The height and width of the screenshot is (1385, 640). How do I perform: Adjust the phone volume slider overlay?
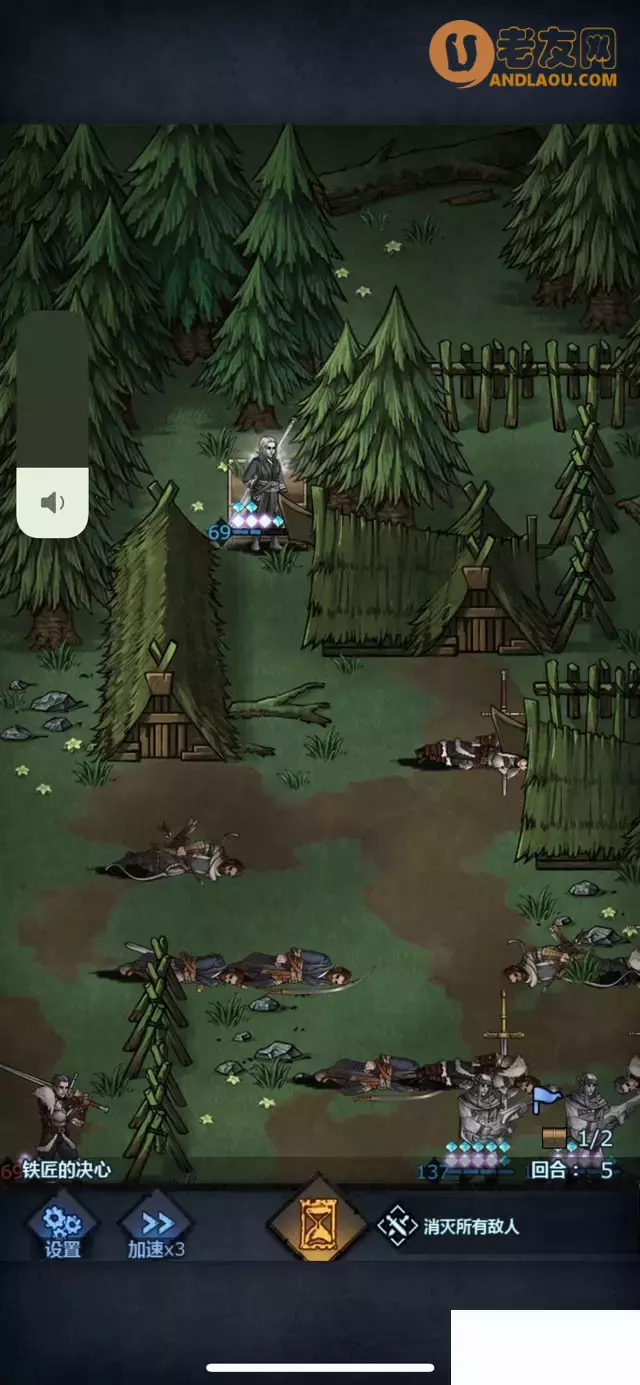click(x=53, y=424)
